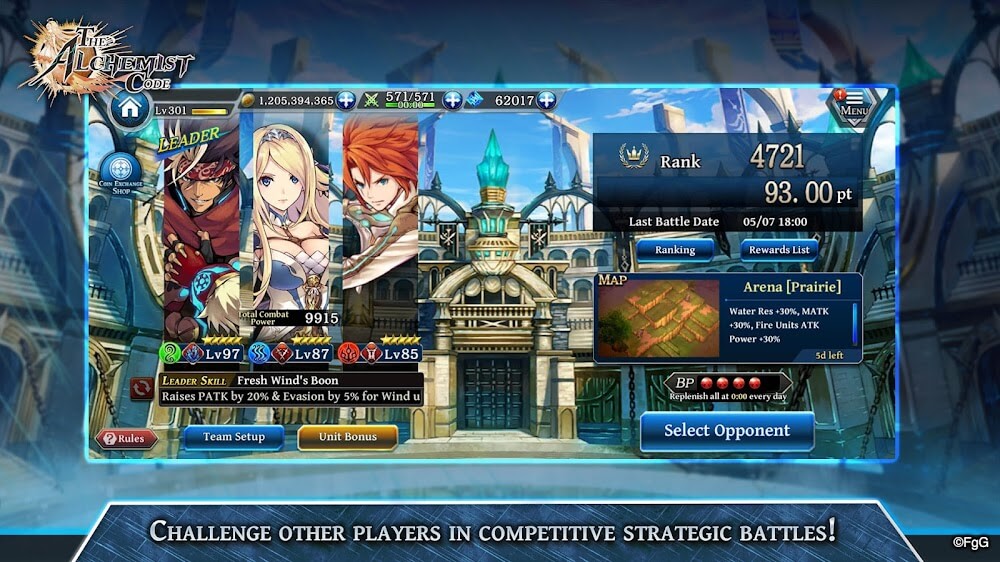
Task: Read the arena Rules
Action: pos(126,439)
